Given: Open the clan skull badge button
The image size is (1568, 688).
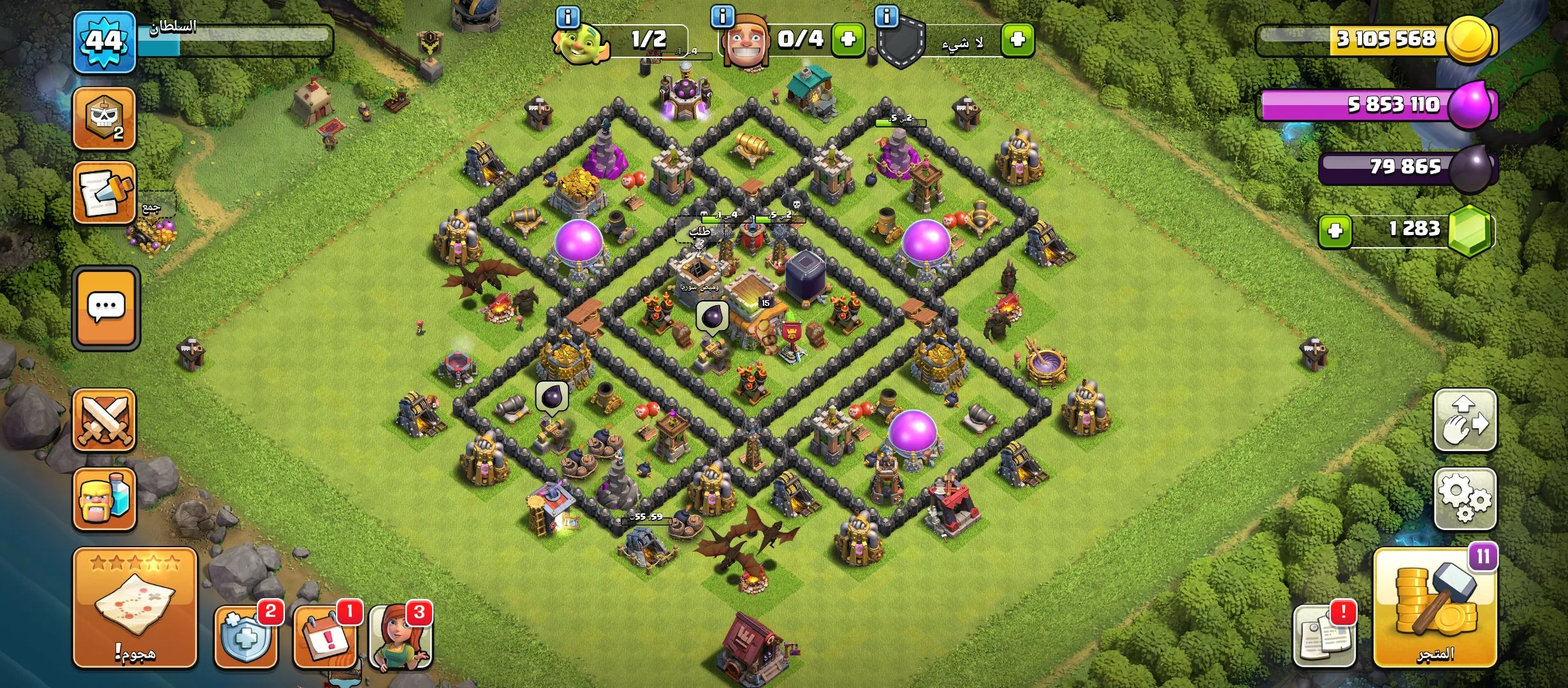Looking at the screenshot, I should coord(105,118).
